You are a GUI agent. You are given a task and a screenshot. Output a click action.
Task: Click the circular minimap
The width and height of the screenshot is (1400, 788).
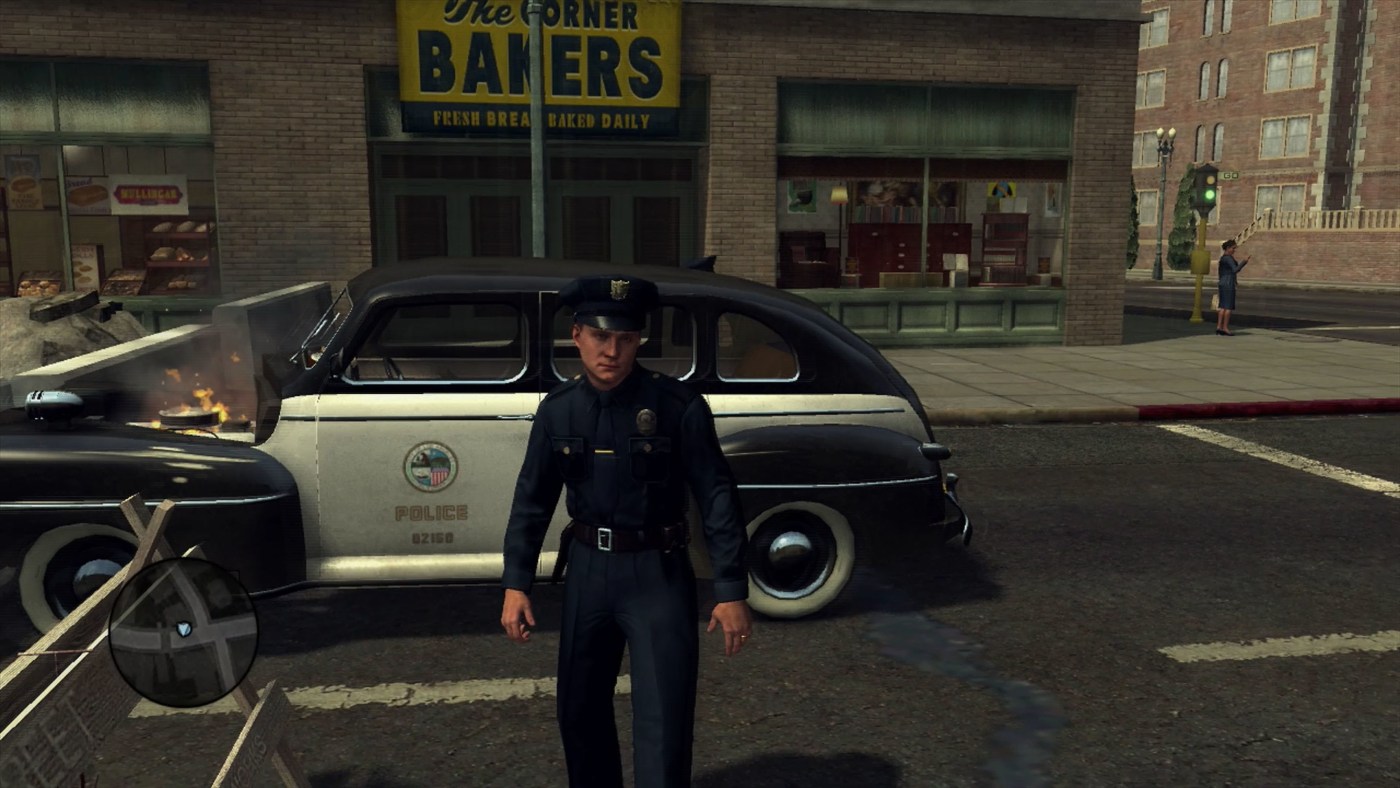pos(183,632)
